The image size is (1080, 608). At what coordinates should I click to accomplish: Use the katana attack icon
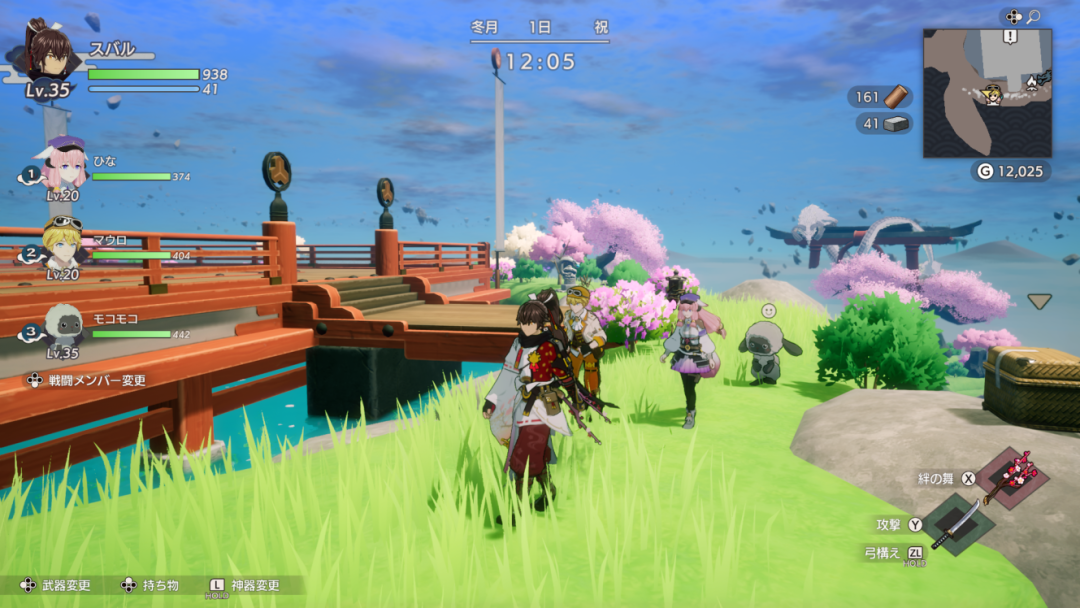956,524
